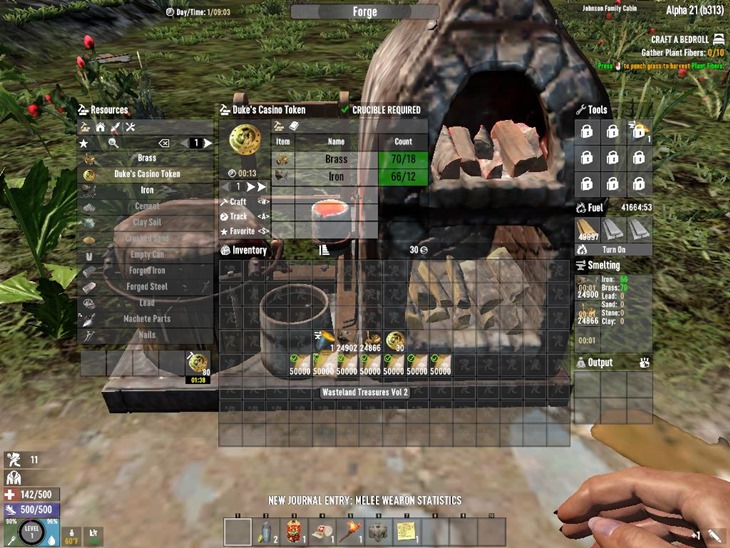Select Brass in the resources recipe list
The image size is (730, 548).
click(147, 158)
